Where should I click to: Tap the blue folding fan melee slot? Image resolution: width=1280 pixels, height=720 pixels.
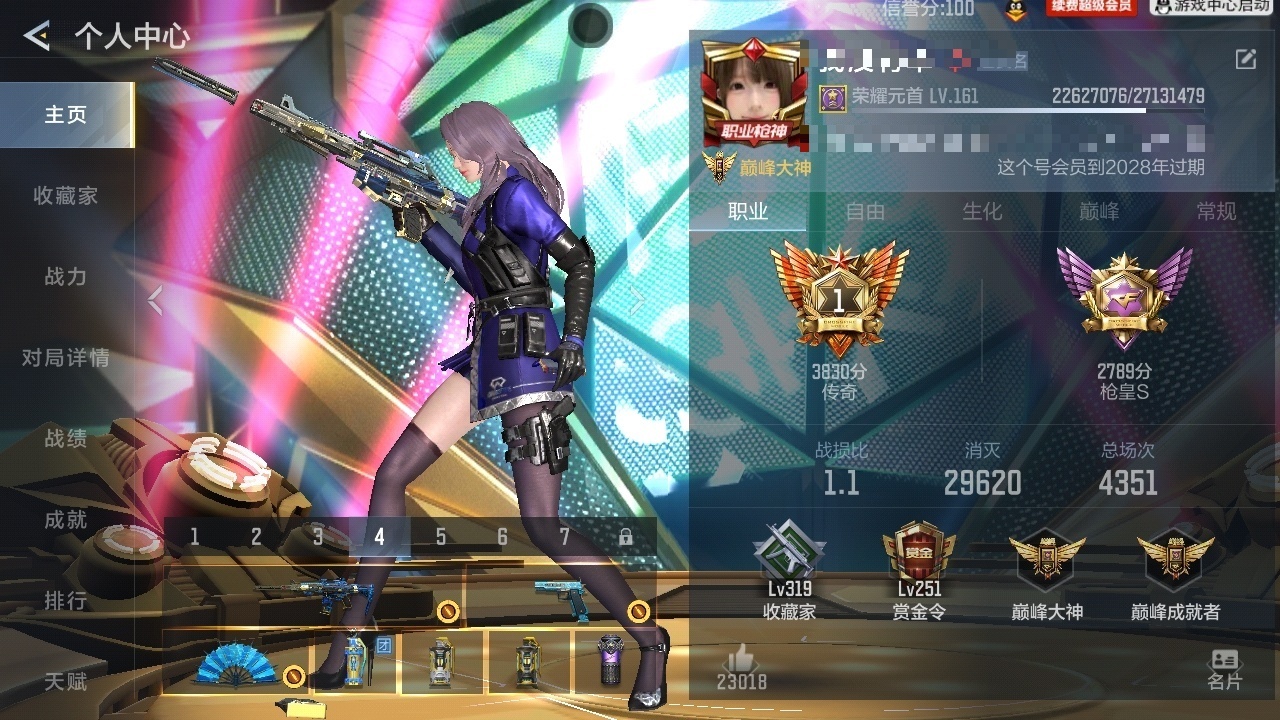click(x=237, y=663)
